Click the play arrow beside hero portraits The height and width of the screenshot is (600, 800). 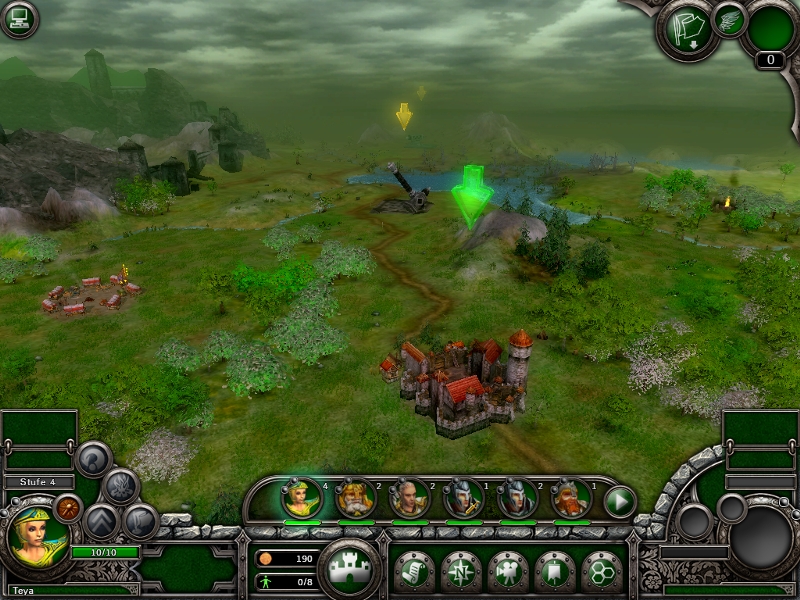point(620,500)
